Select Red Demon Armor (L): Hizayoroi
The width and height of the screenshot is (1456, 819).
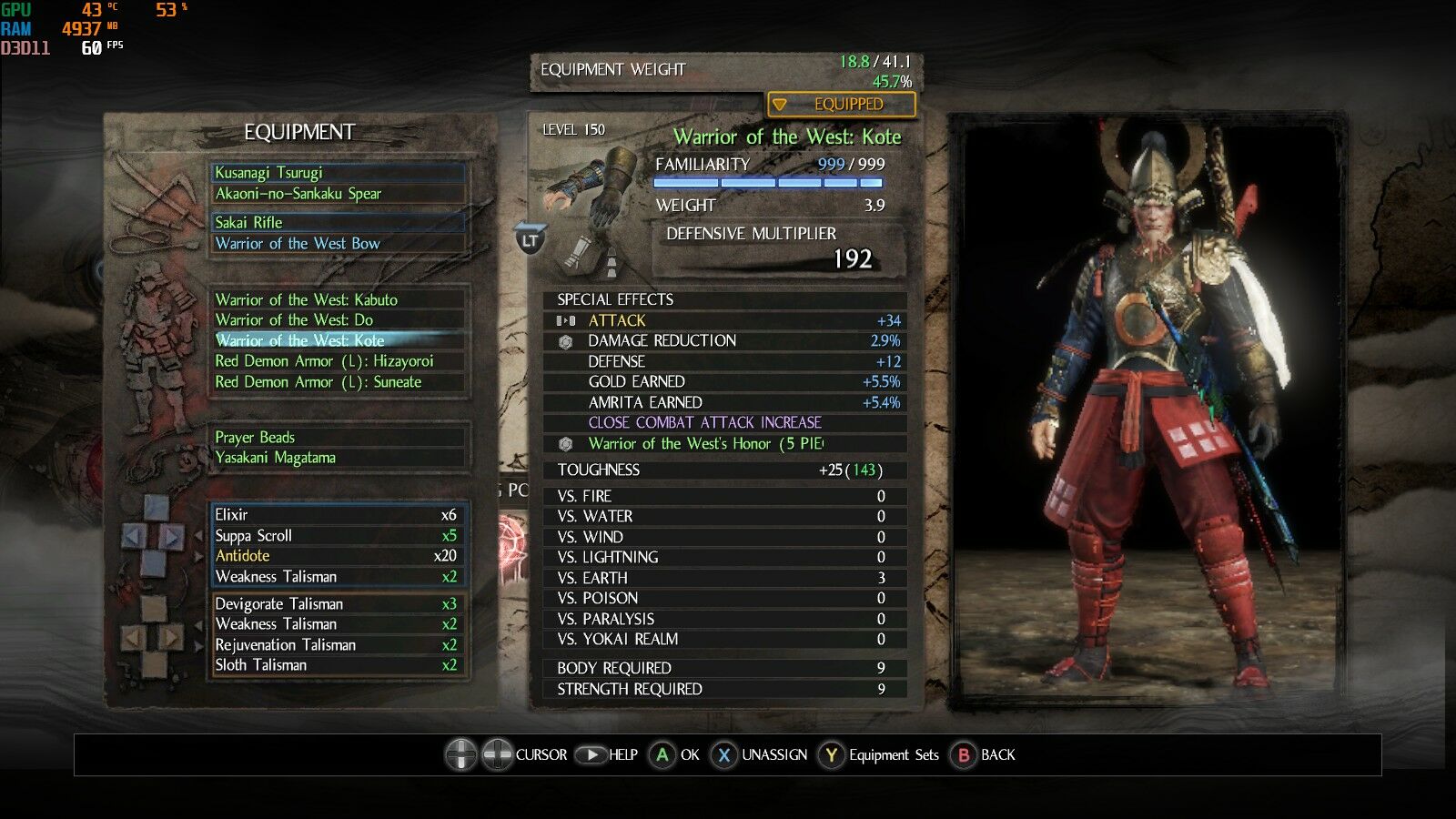pos(337,361)
